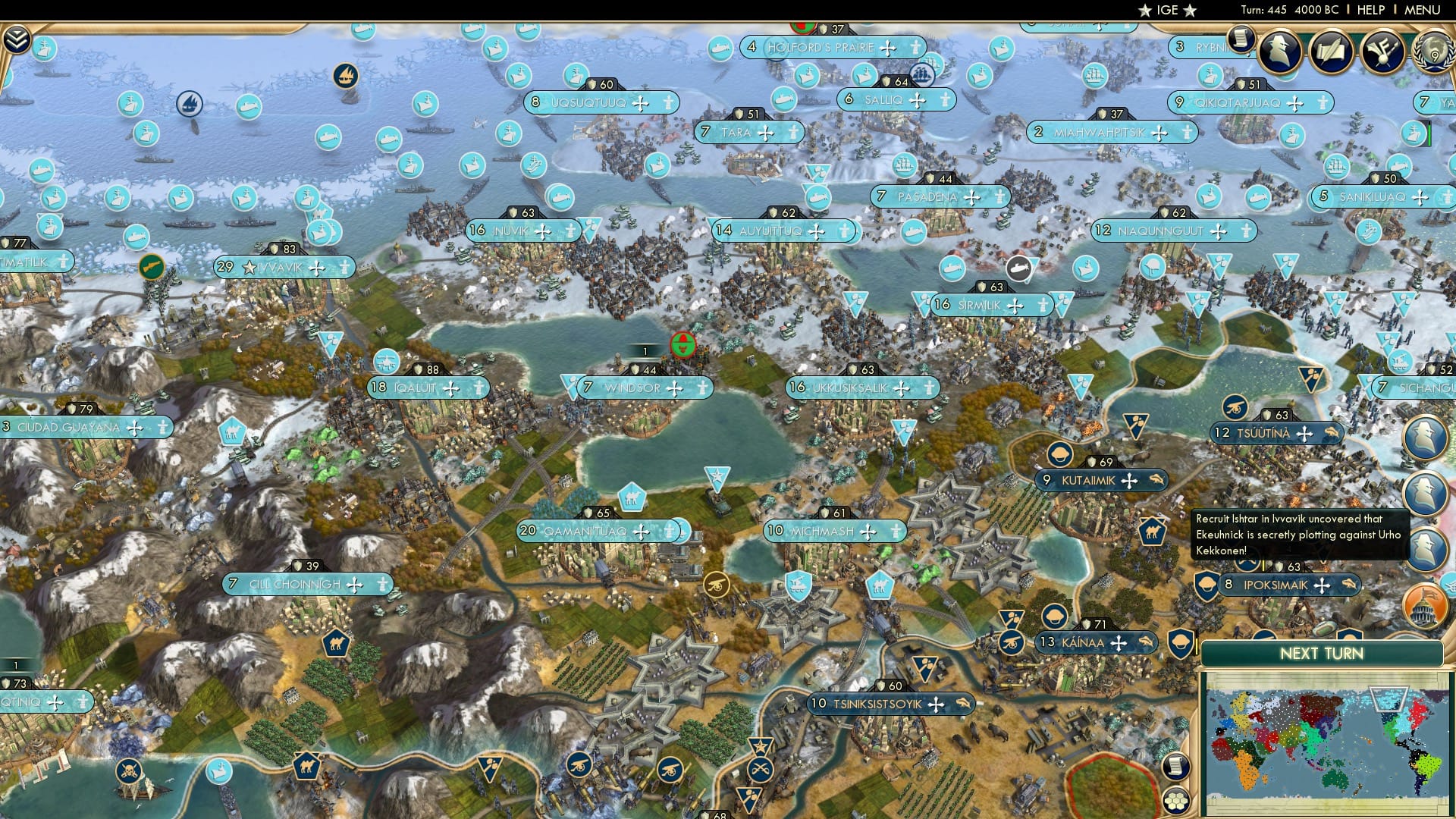Open the notification log scroll icon top right
This screenshot has height=819, width=1456.
[1241, 39]
